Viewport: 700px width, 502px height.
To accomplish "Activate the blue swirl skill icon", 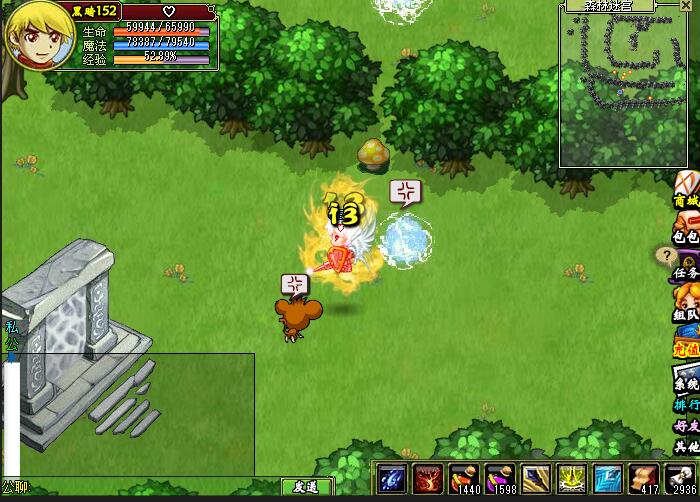I will click(x=392, y=478).
